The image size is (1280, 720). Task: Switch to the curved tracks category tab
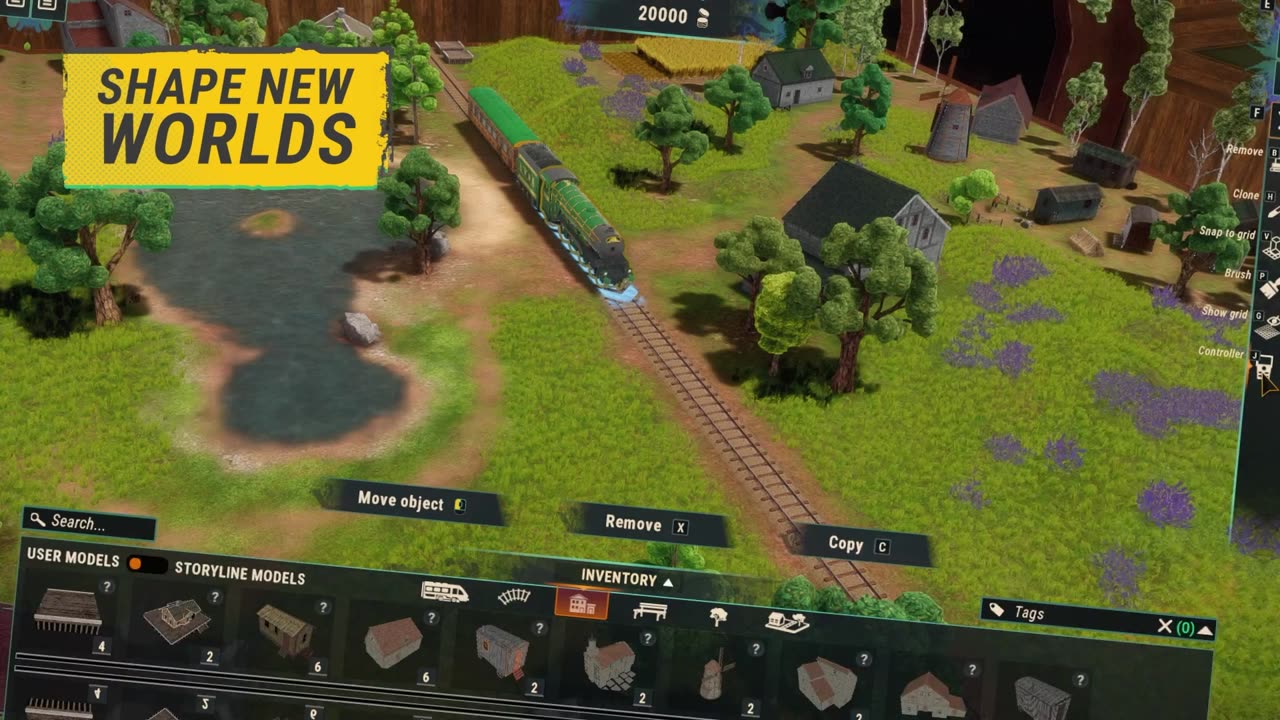pyautogui.click(x=514, y=597)
